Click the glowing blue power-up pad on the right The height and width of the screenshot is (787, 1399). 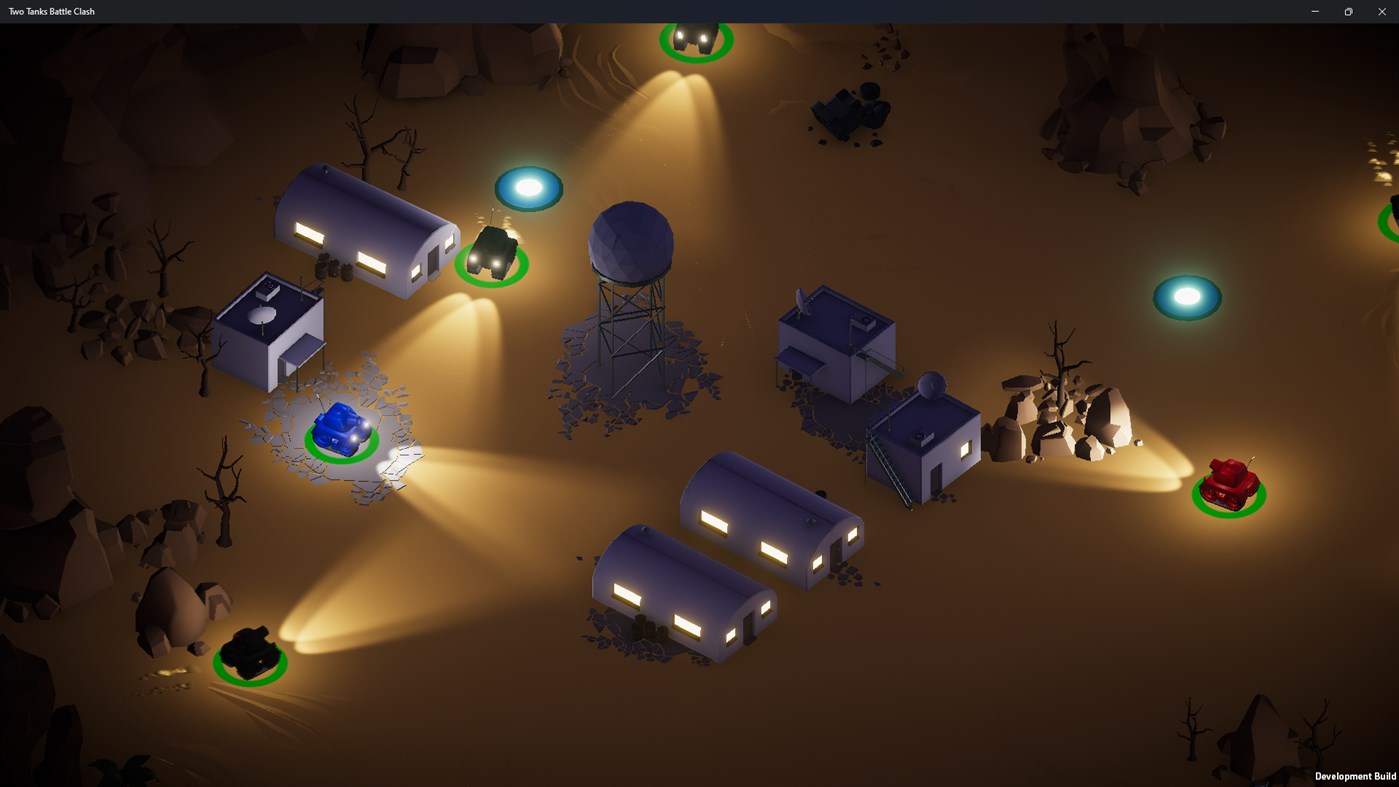[1187, 295]
